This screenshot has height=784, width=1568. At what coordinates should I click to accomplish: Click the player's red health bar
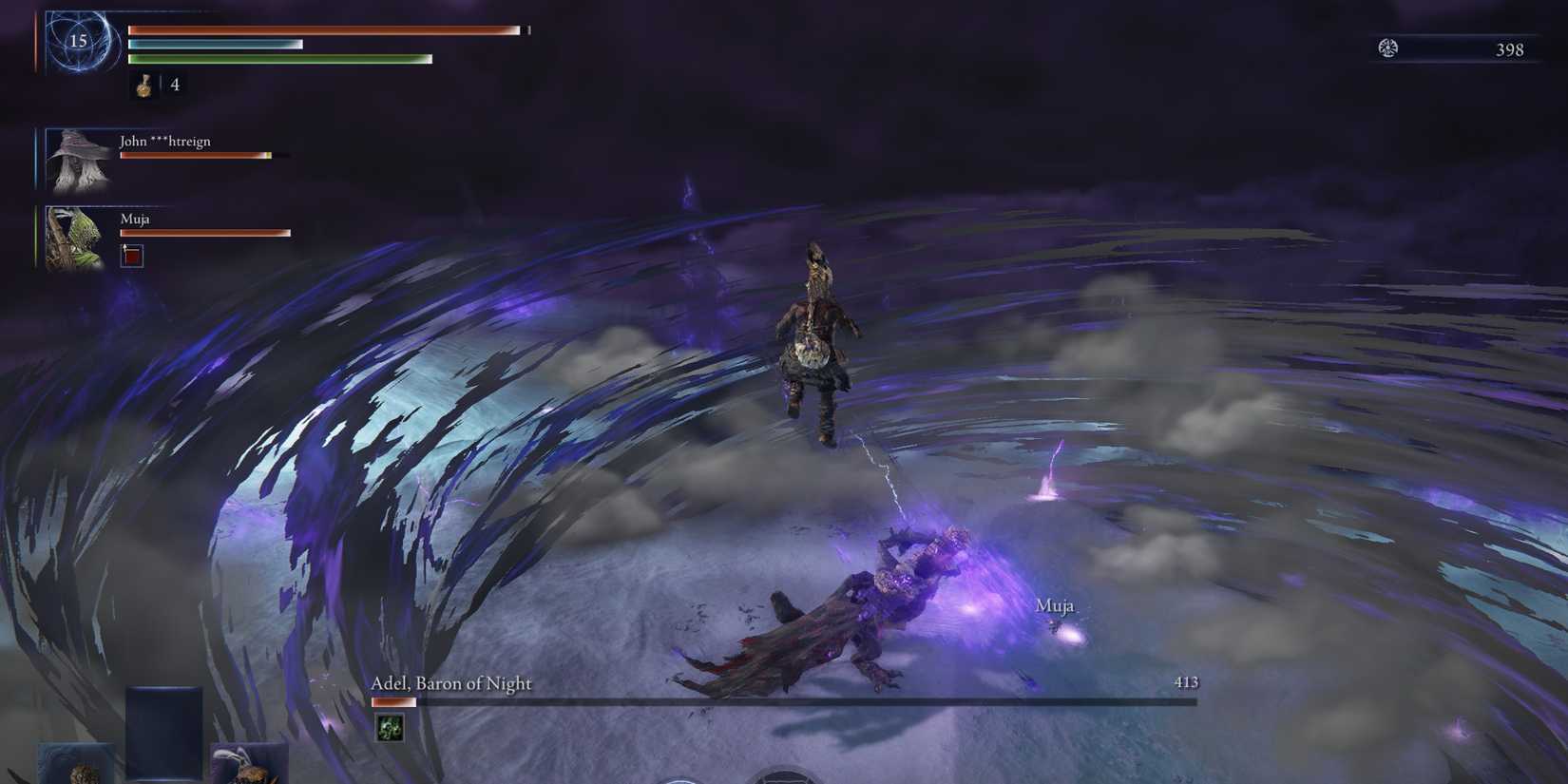(323, 29)
